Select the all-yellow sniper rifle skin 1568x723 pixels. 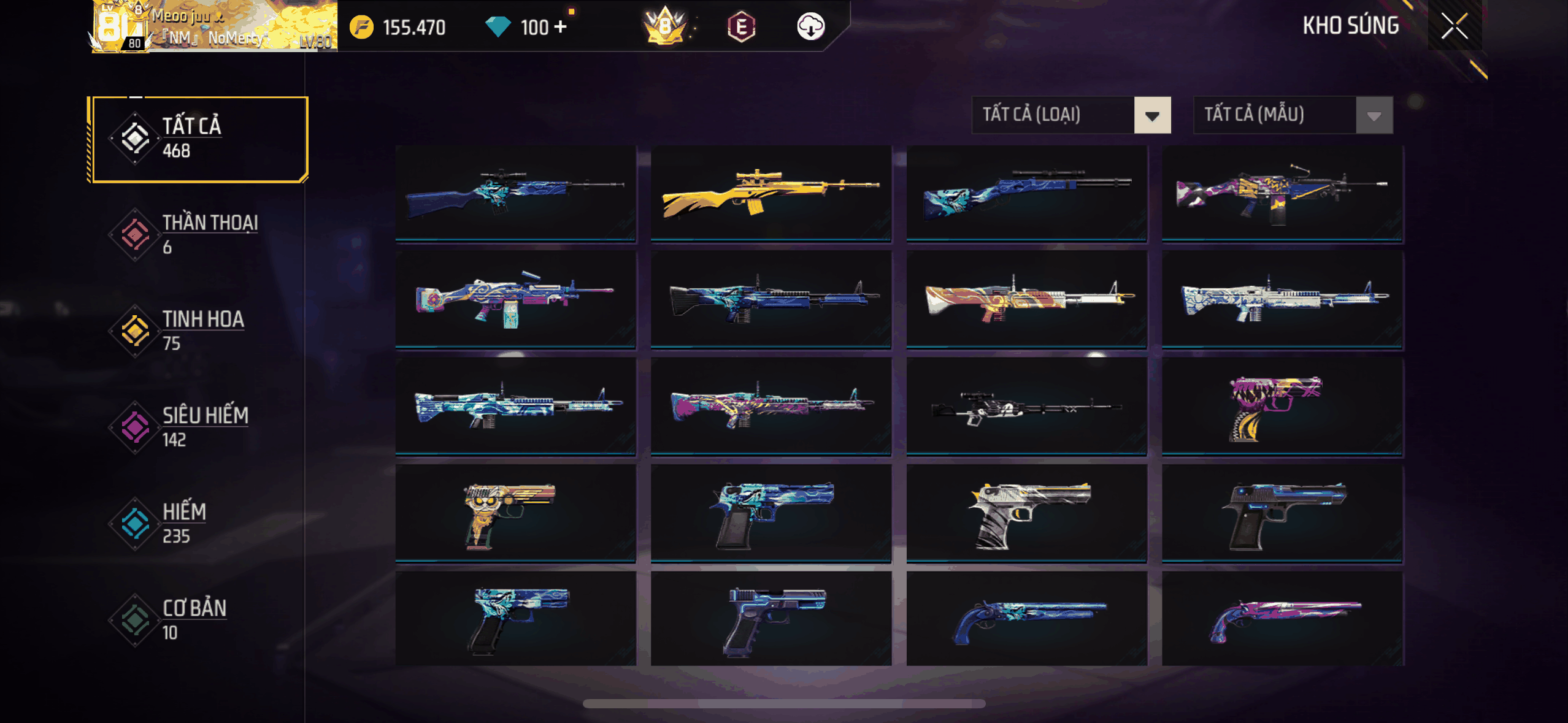pyautogui.click(x=771, y=194)
